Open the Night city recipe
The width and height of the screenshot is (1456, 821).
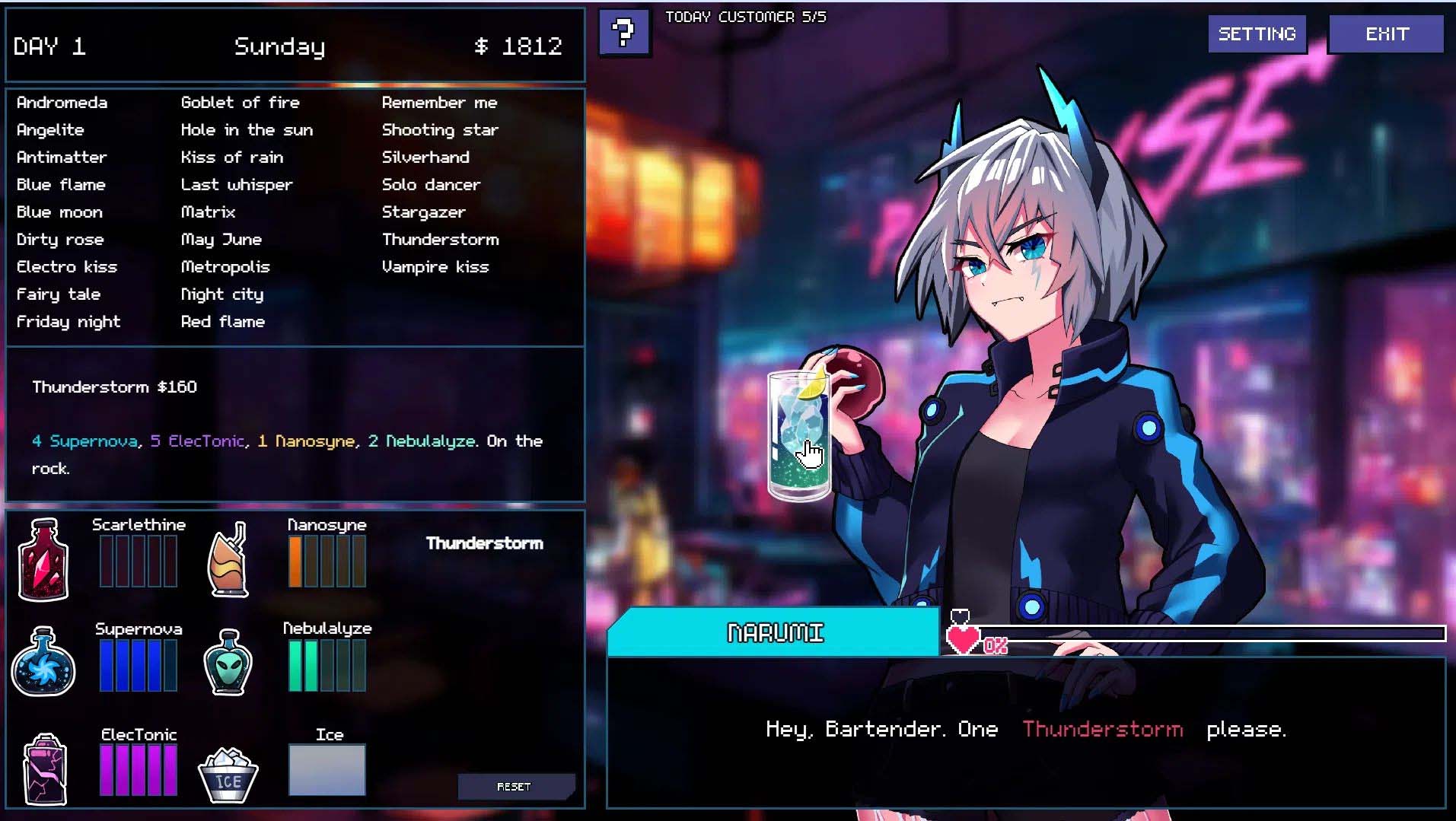point(221,294)
